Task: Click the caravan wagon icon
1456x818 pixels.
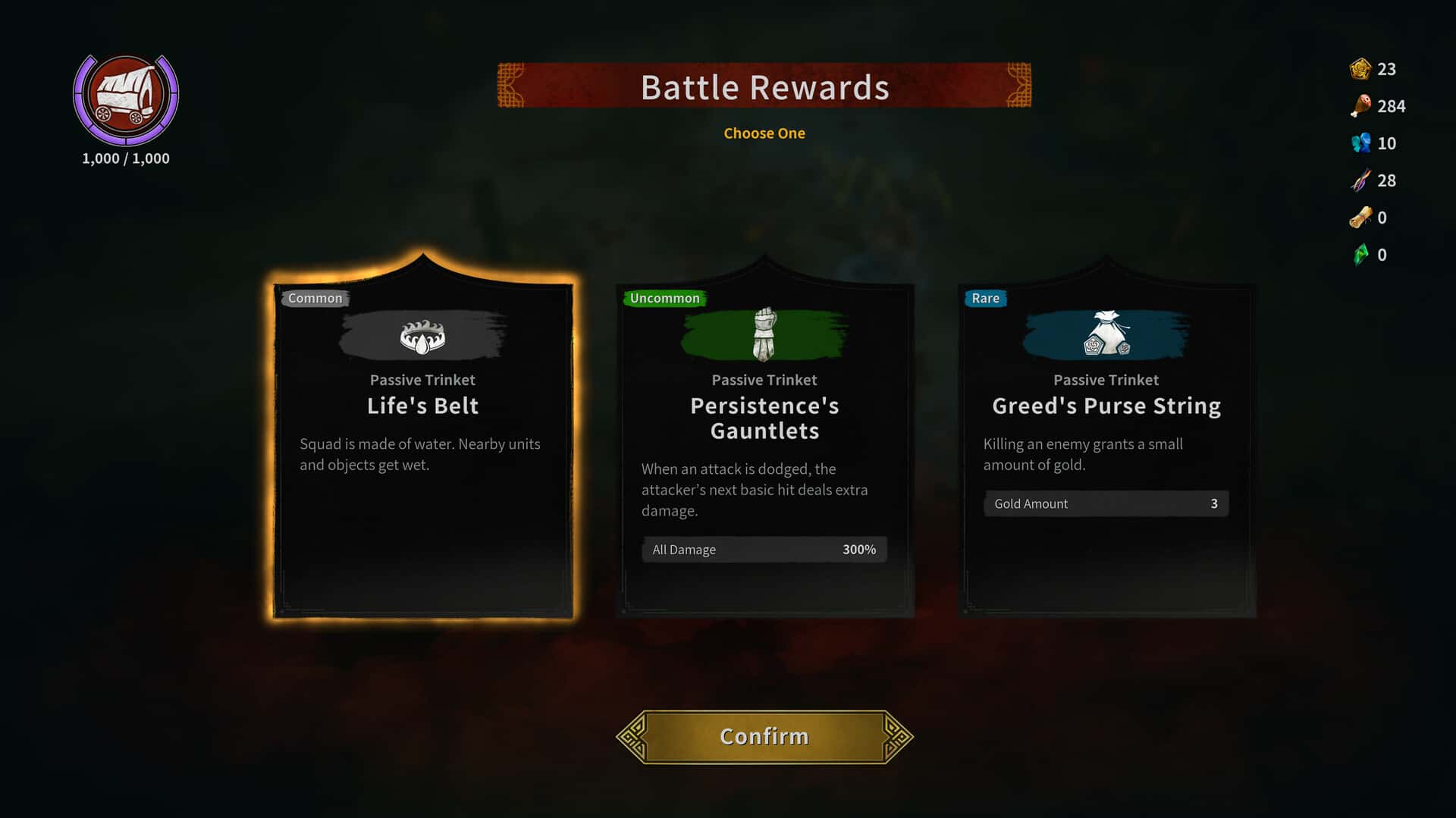Action: [x=126, y=98]
